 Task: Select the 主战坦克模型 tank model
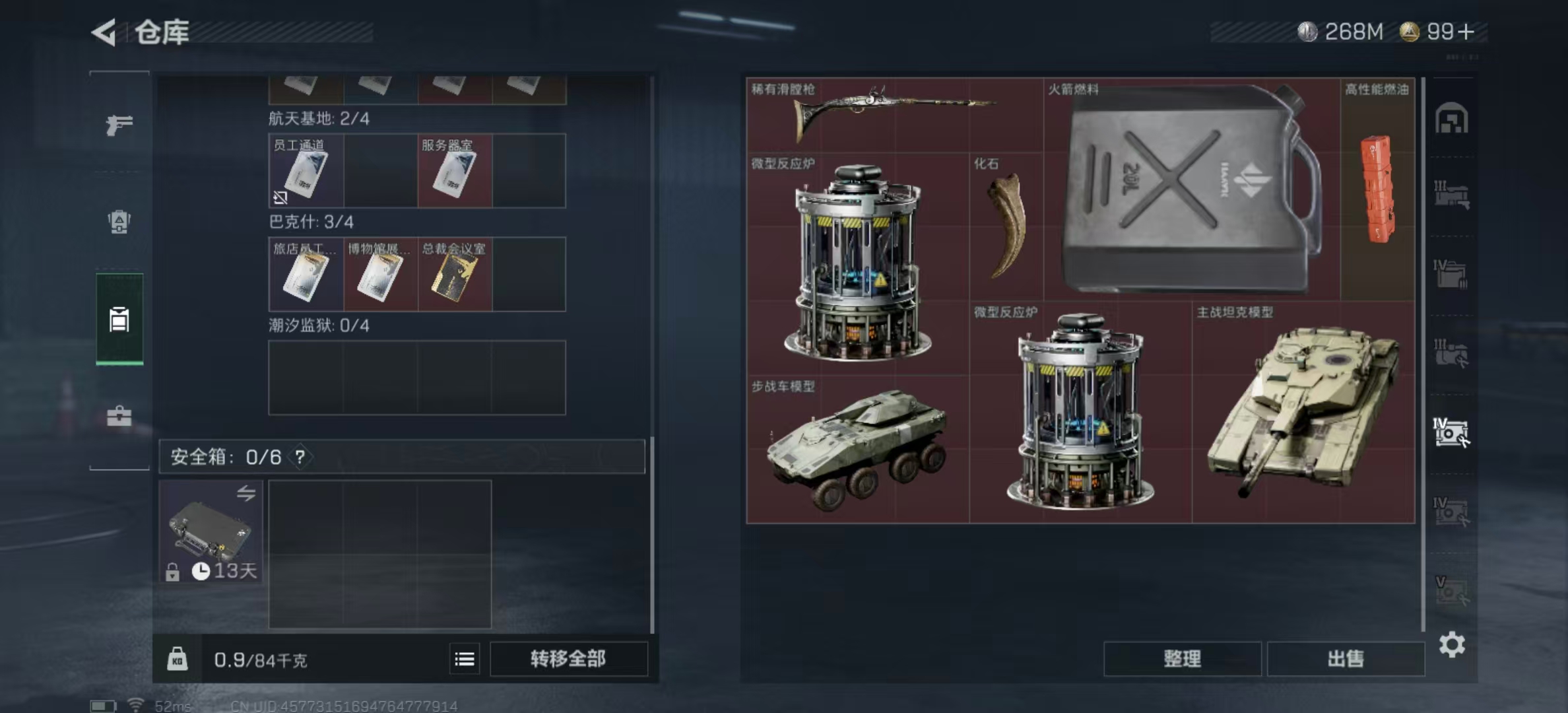[1303, 412]
